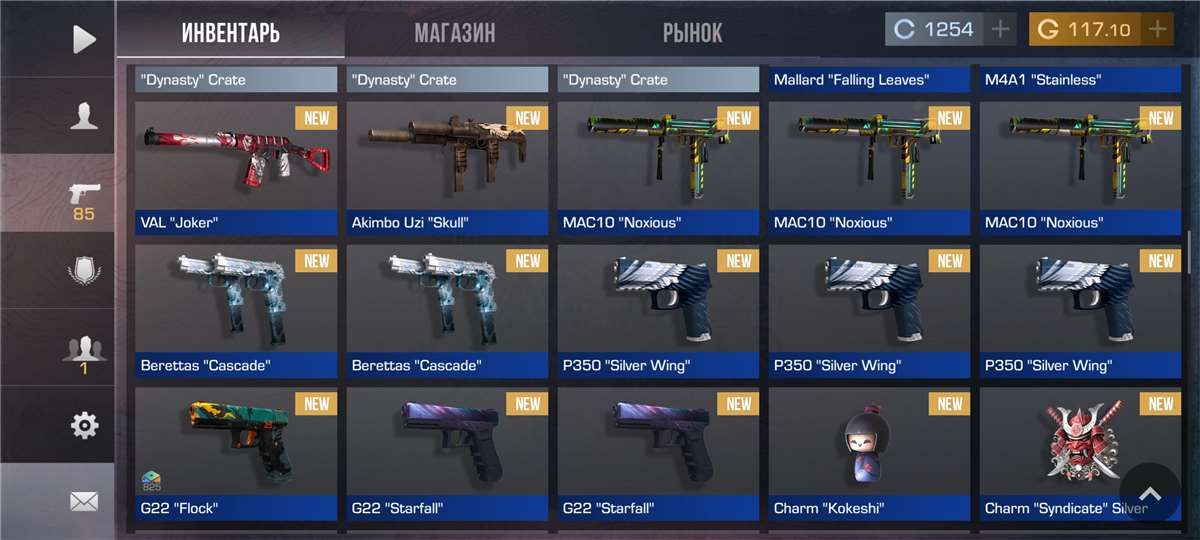The image size is (1200, 540).
Task: Select the Mallard "Falling Leaves" item
Action: tap(869, 80)
